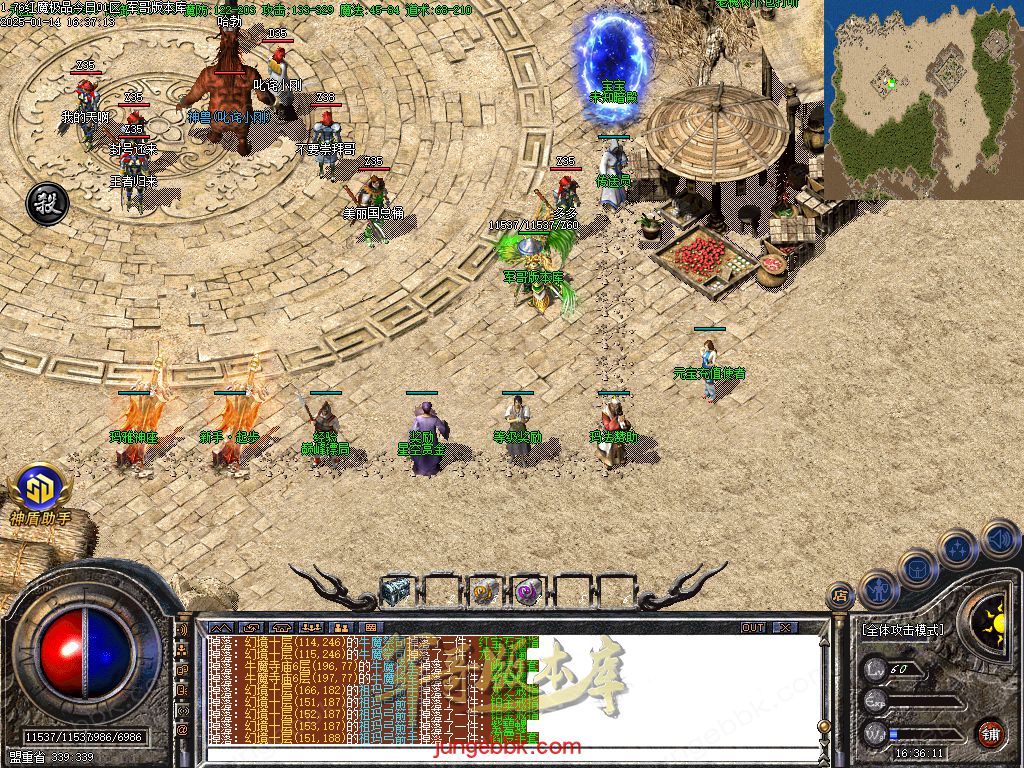The height and width of the screenshot is (768, 1024).
Task: Open the 神盾助手 assistant icon
Action: click(x=40, y=490)
